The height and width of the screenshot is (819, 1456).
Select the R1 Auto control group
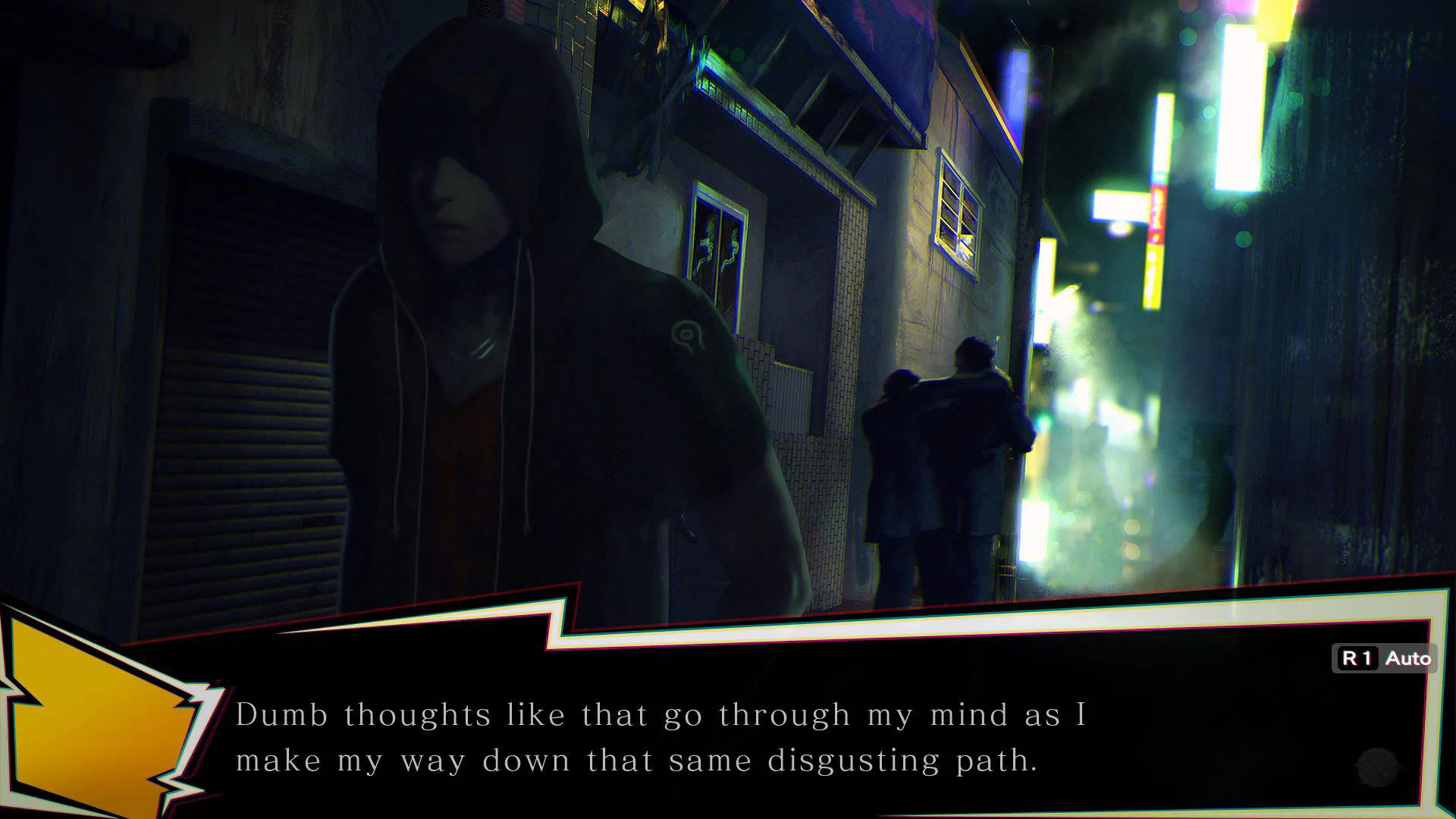click(x=1384, y=658)
